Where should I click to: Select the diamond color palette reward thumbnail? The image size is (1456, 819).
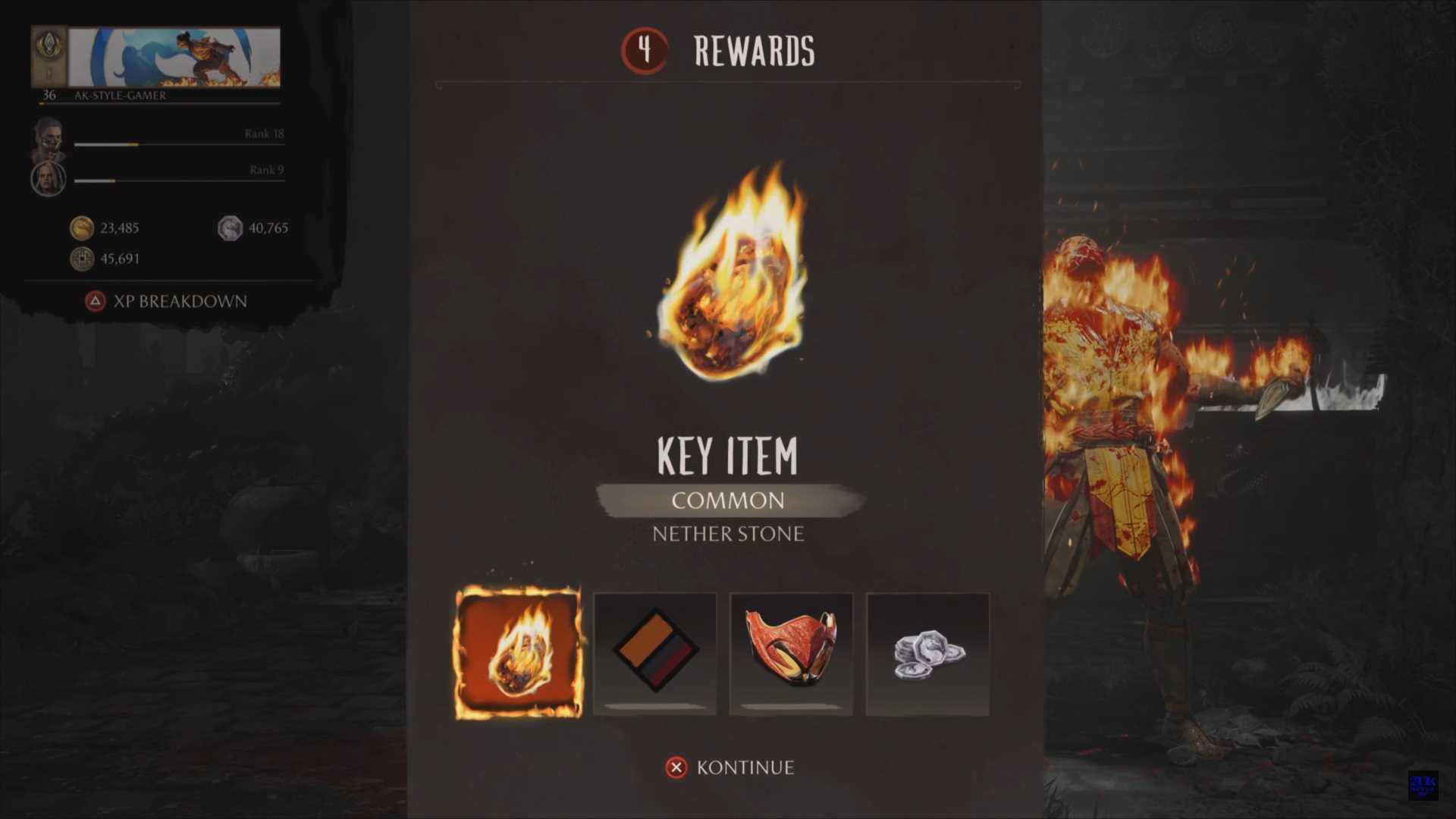click(654, 654)
